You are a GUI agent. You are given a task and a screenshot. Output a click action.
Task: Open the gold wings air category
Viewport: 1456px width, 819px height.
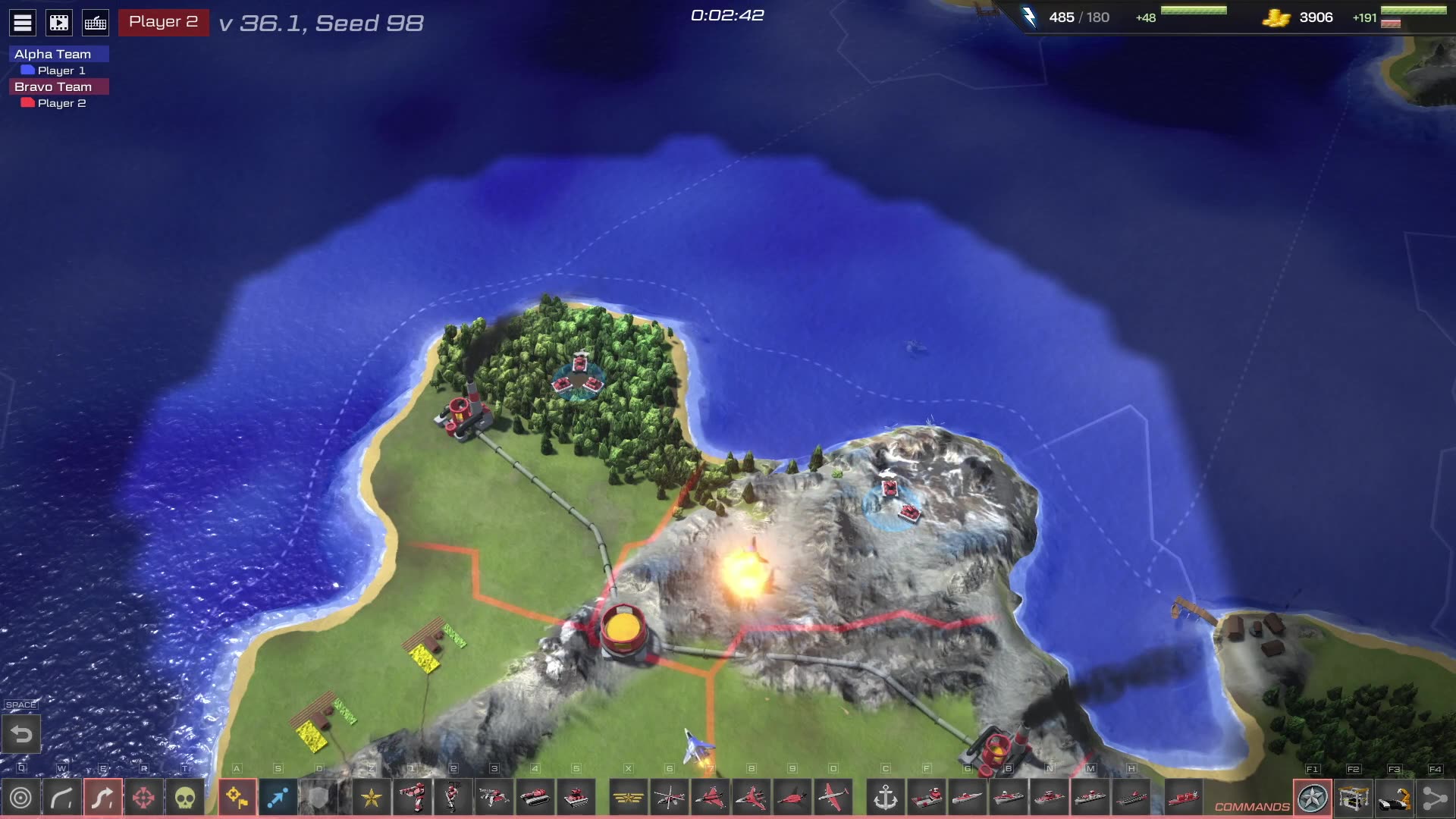point(629,798)
